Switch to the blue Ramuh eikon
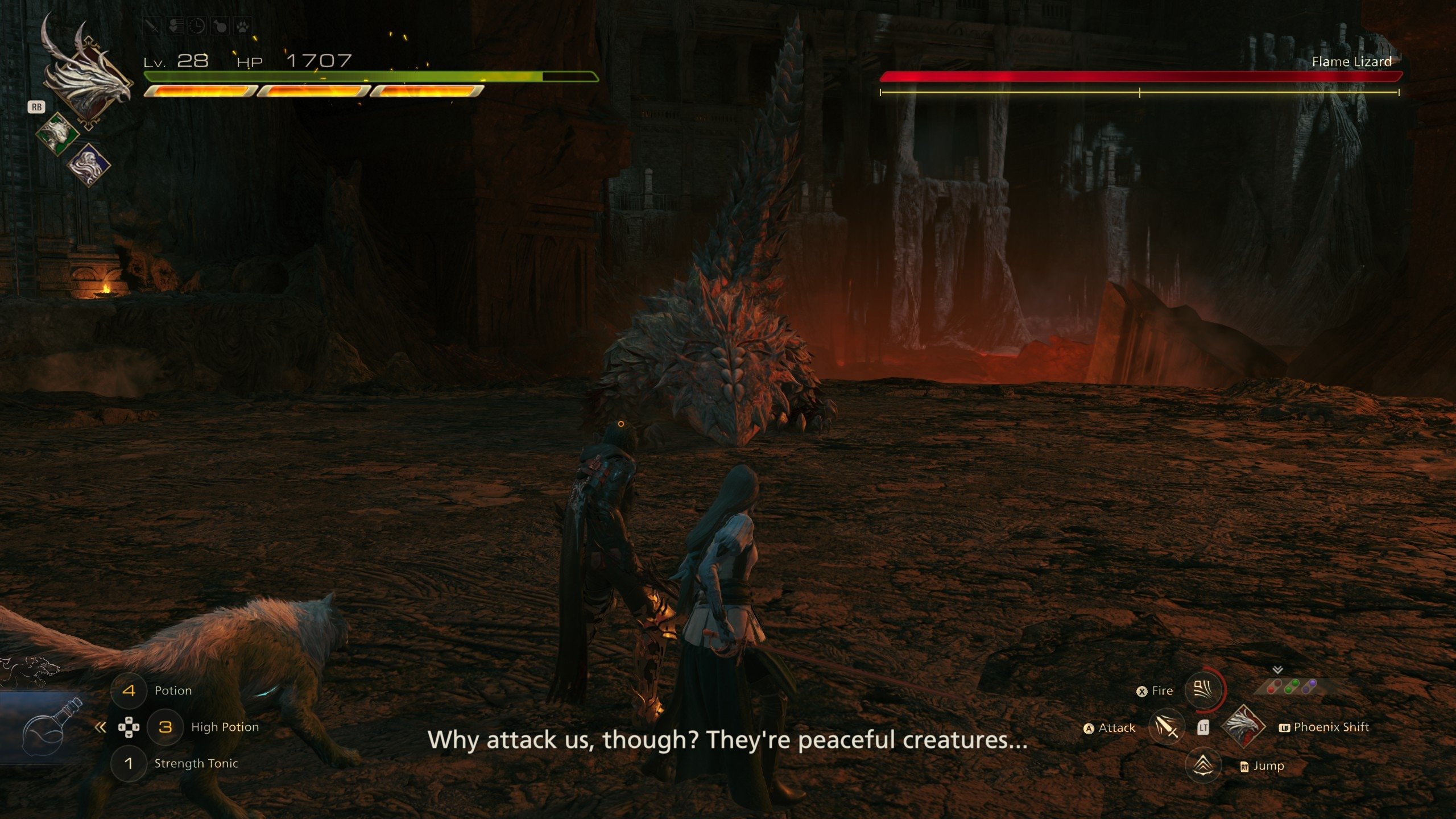 tap(89, 165)
